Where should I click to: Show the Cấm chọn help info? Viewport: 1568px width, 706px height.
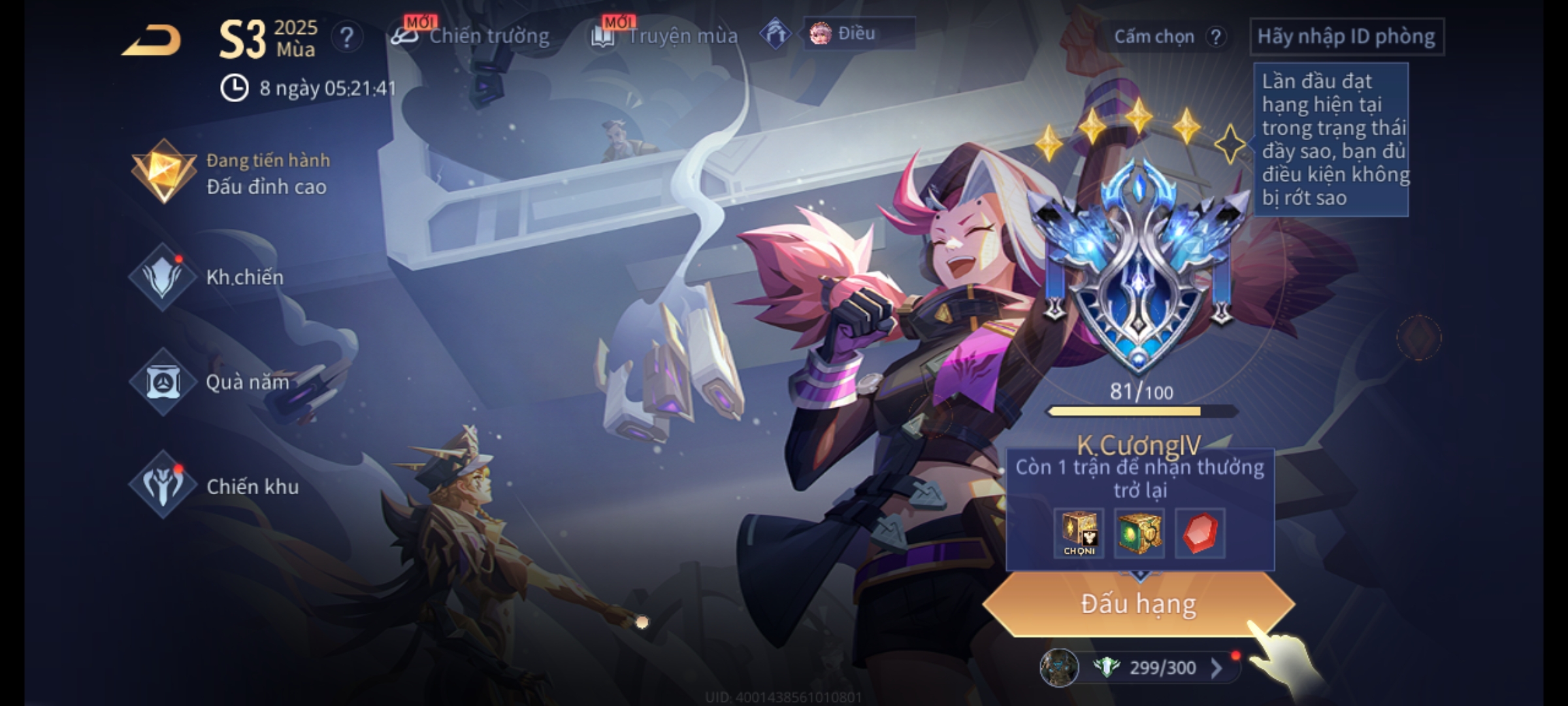click(1216, 37)
